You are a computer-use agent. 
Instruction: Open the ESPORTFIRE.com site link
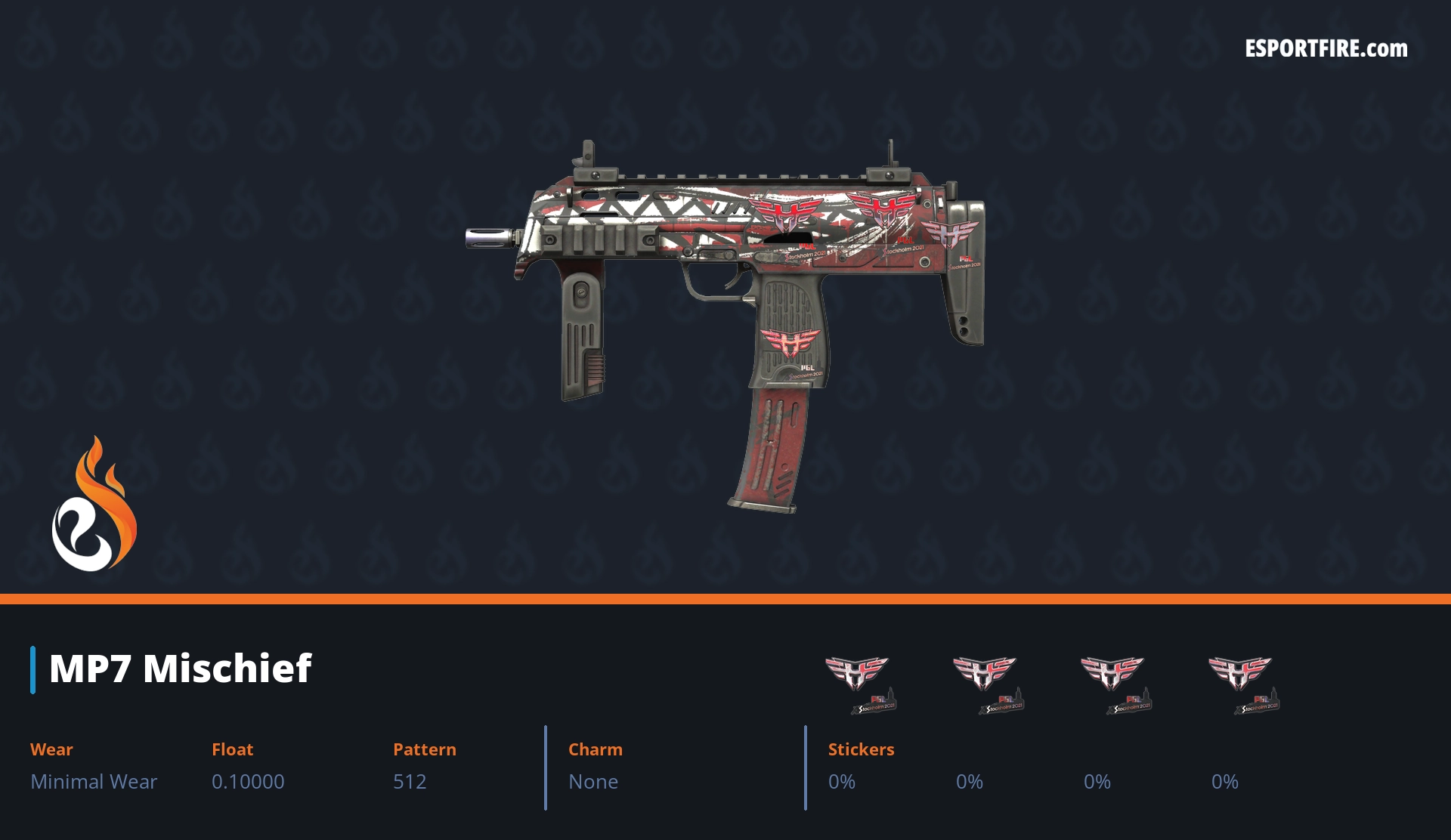pos(1326,49)
